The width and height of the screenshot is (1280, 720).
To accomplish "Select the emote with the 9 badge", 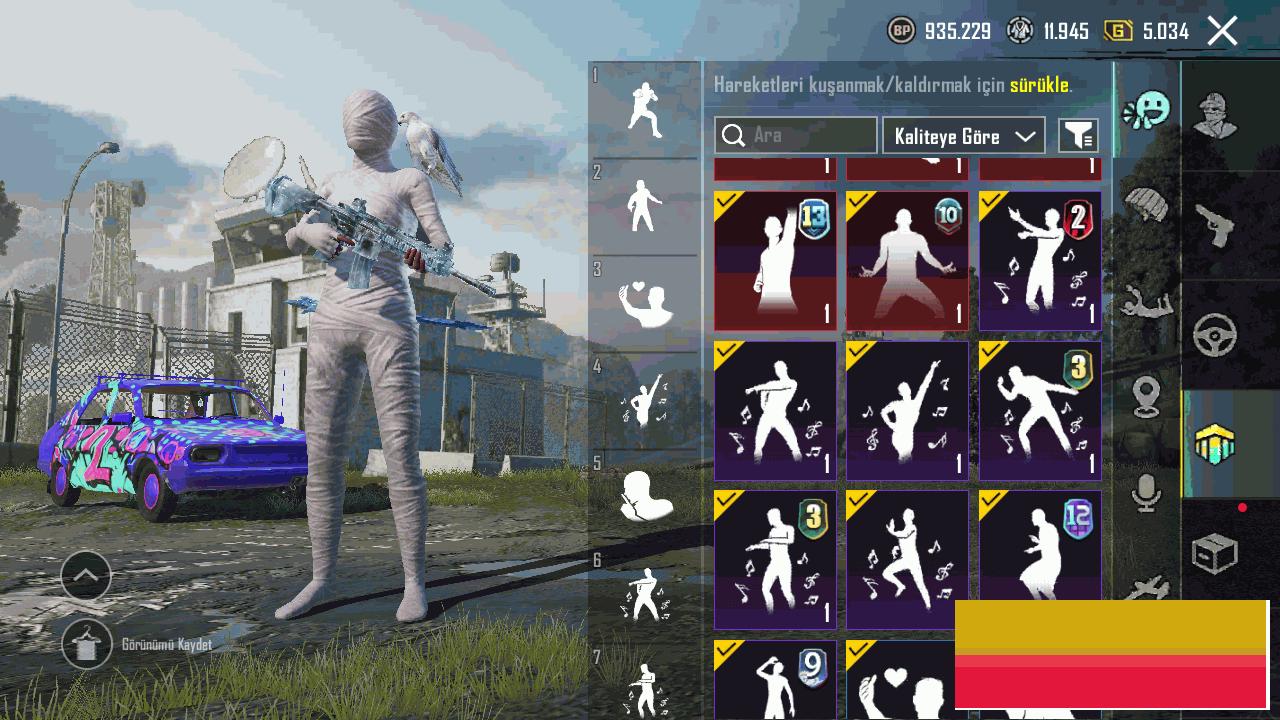I will [x=775, y=680].
